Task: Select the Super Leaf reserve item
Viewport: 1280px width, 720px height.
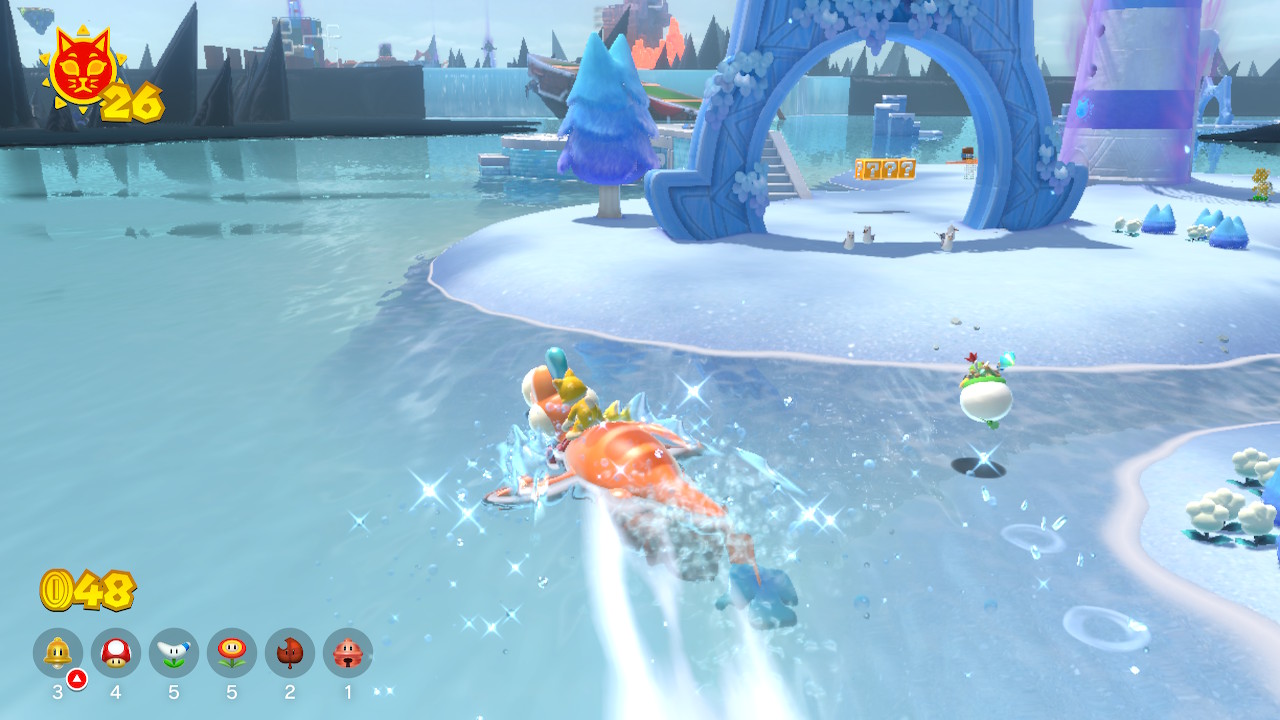Action: pos(290,652)
